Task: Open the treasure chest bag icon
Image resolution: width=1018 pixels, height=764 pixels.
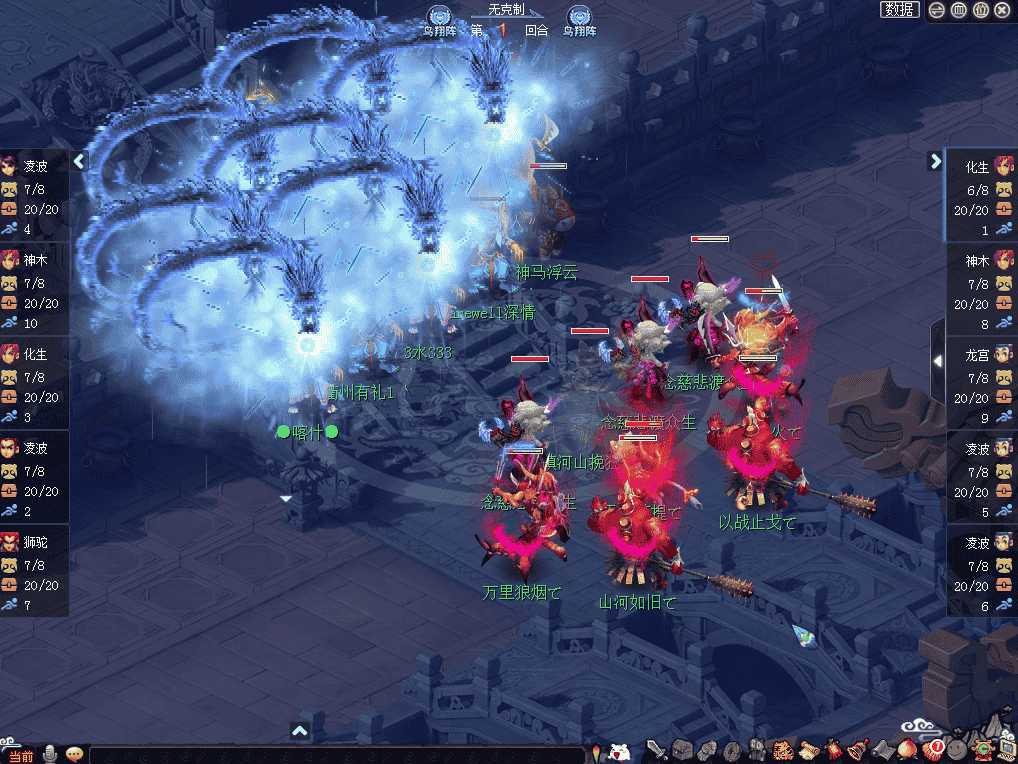Action: 681,749
